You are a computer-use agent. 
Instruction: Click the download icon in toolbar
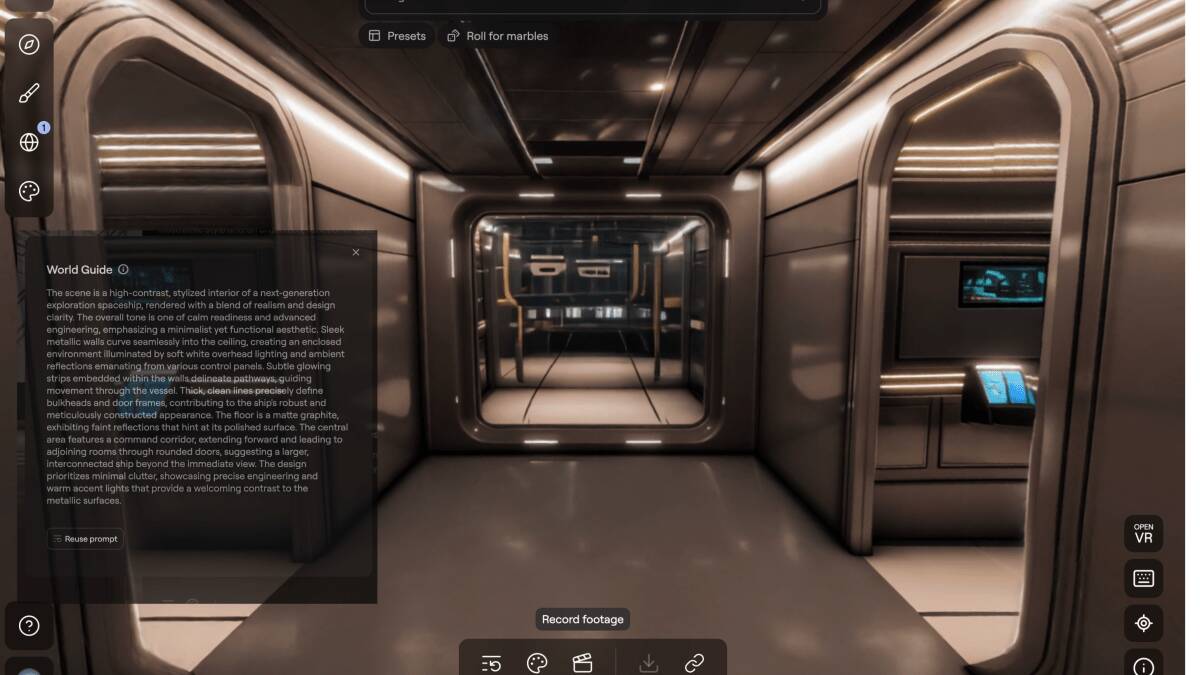click(x=648, y=663)
